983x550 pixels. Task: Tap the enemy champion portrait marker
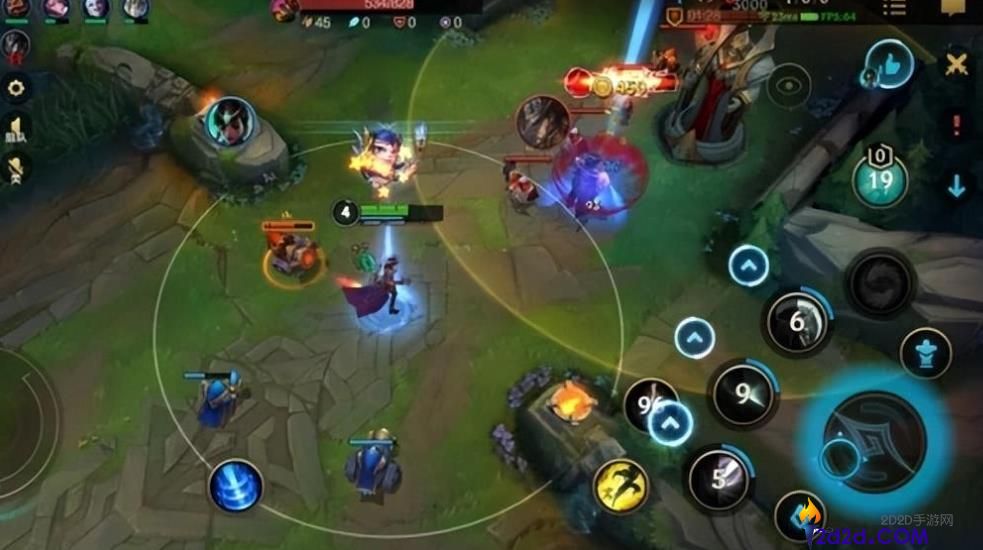(x=543, y=122)
